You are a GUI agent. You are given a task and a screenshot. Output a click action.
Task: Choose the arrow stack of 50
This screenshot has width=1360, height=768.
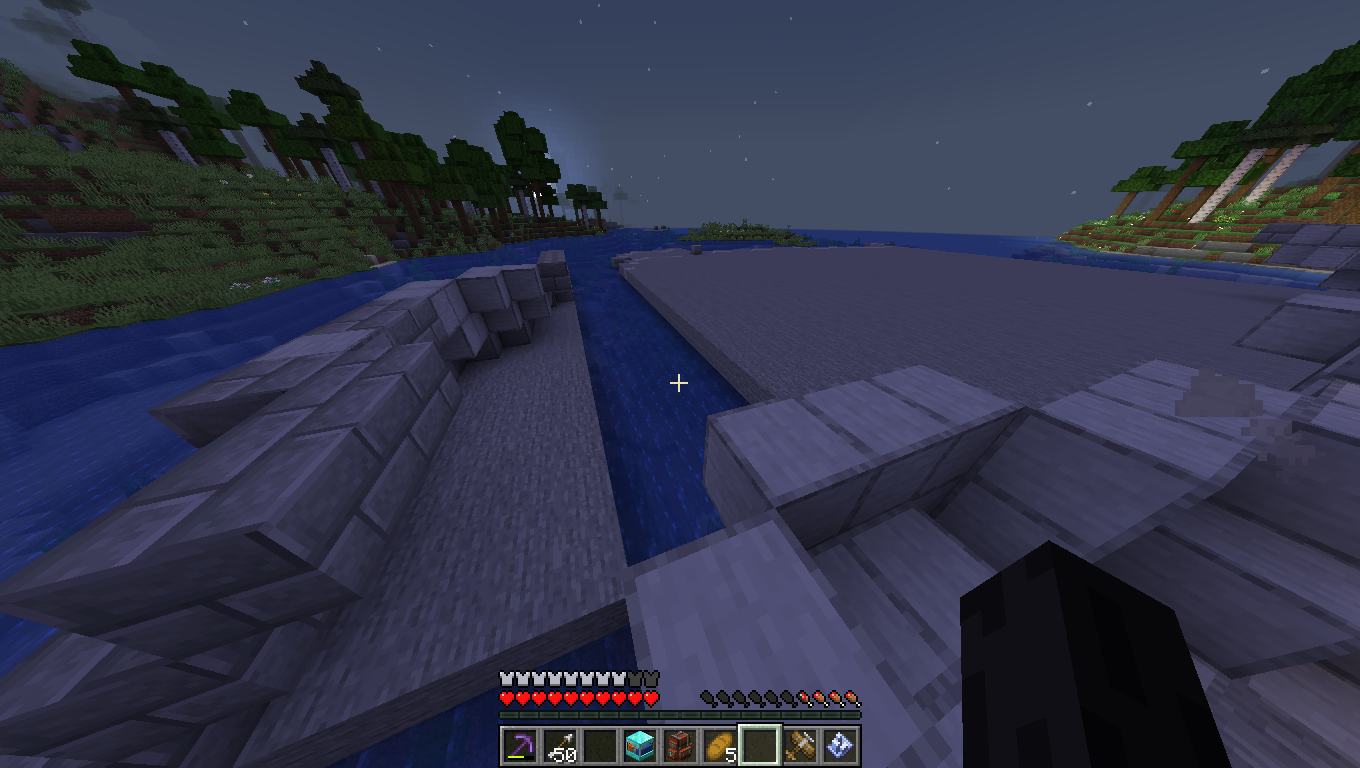(559, 746)
